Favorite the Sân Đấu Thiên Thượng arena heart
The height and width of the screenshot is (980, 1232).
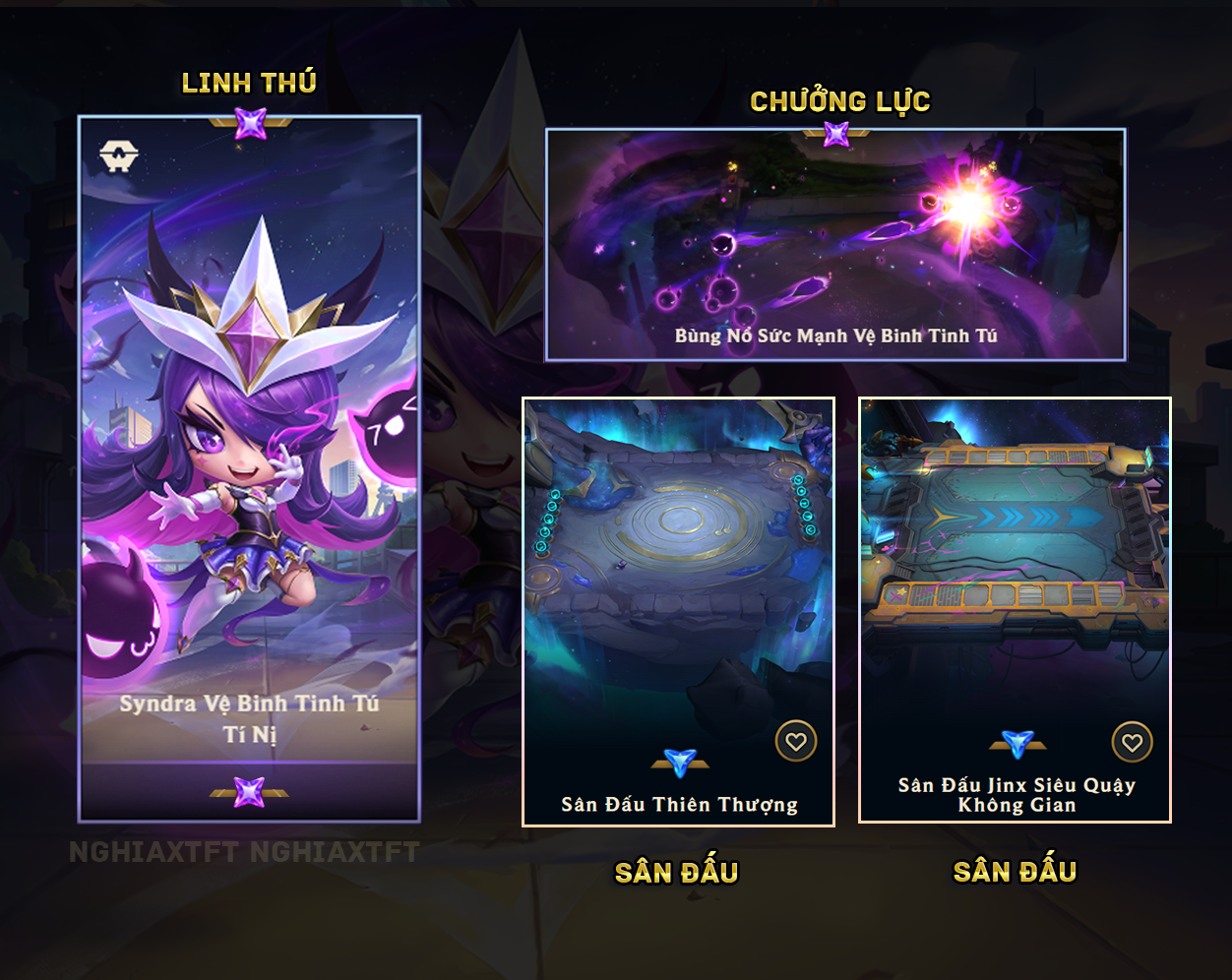(x=796, y=741)
